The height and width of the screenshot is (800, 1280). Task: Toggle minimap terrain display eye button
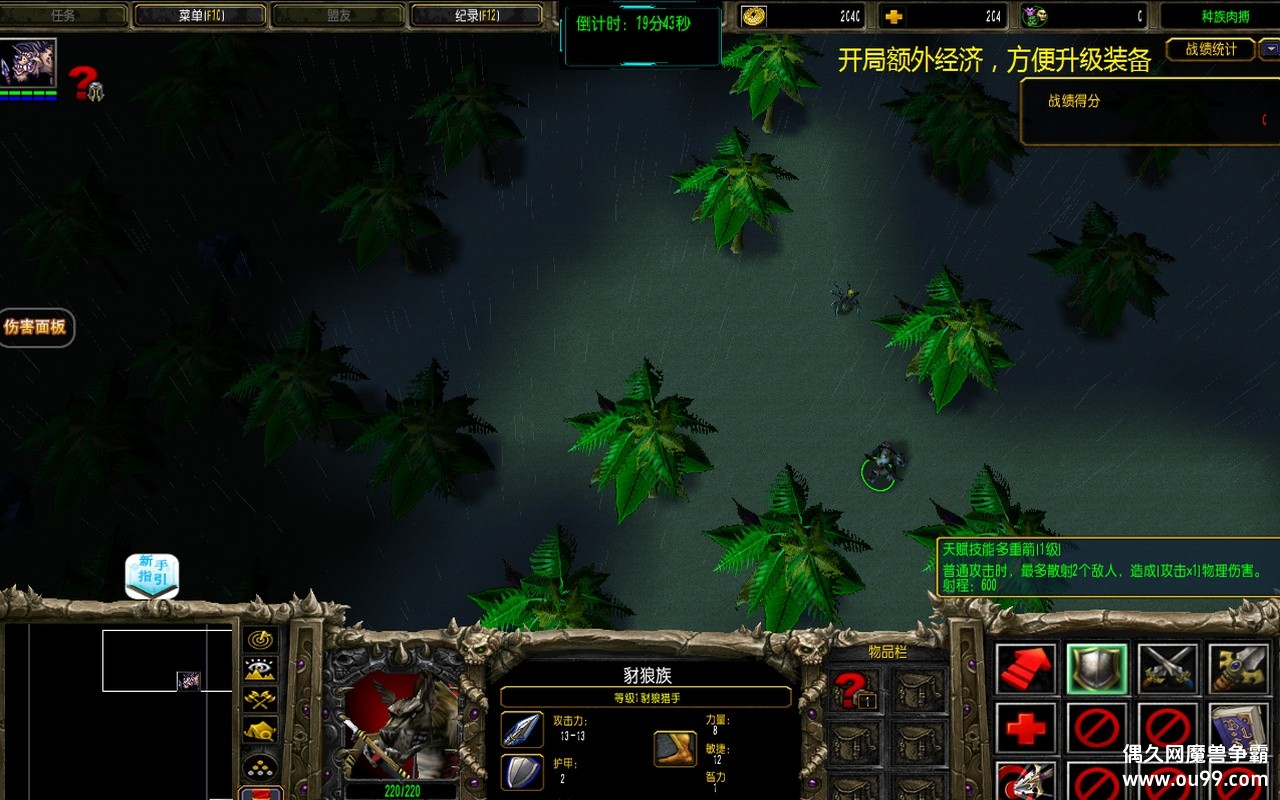[x=260, y=670]
